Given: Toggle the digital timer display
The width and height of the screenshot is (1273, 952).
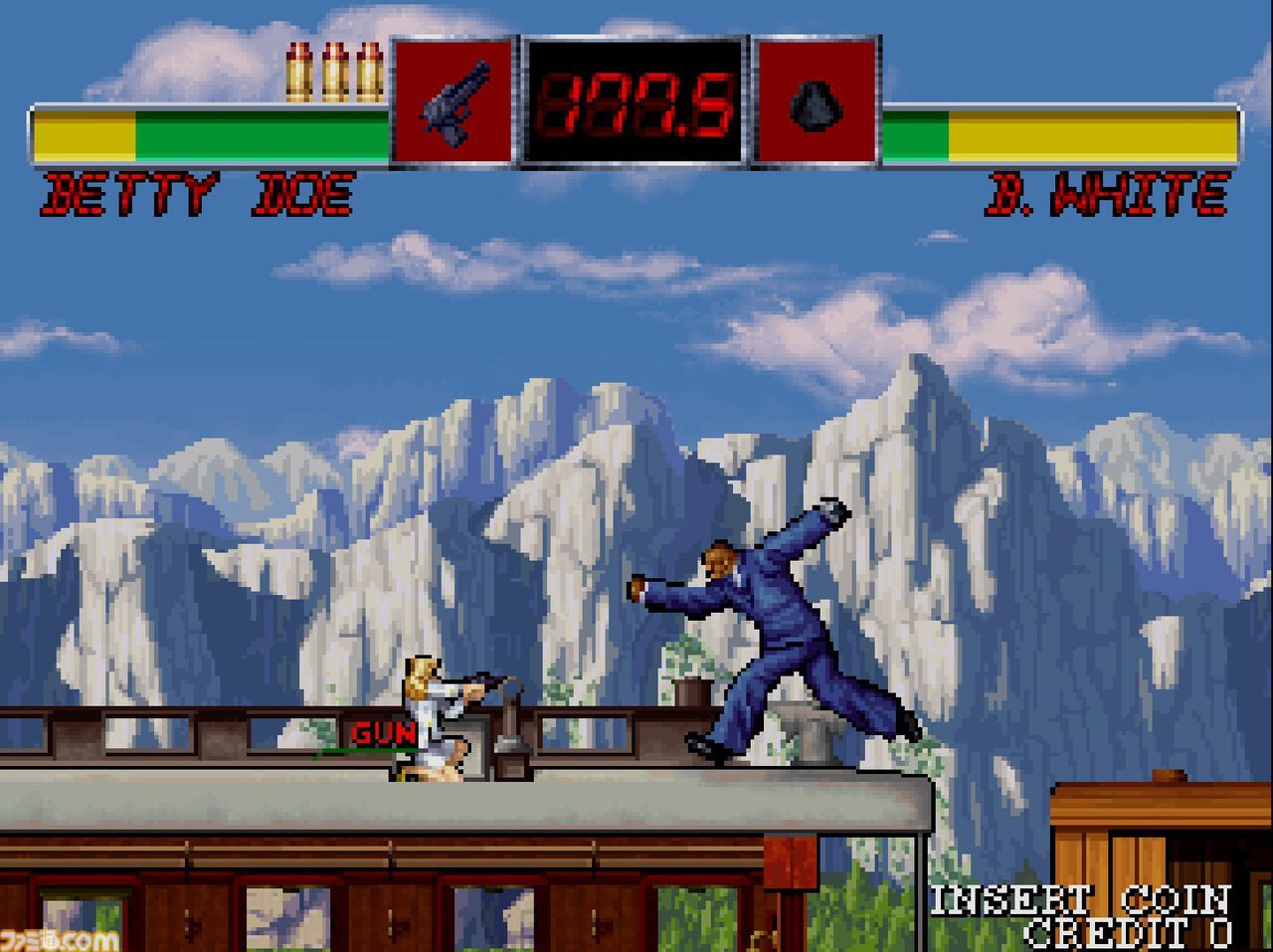Looking at the screenshot, I should pos(636,104).
